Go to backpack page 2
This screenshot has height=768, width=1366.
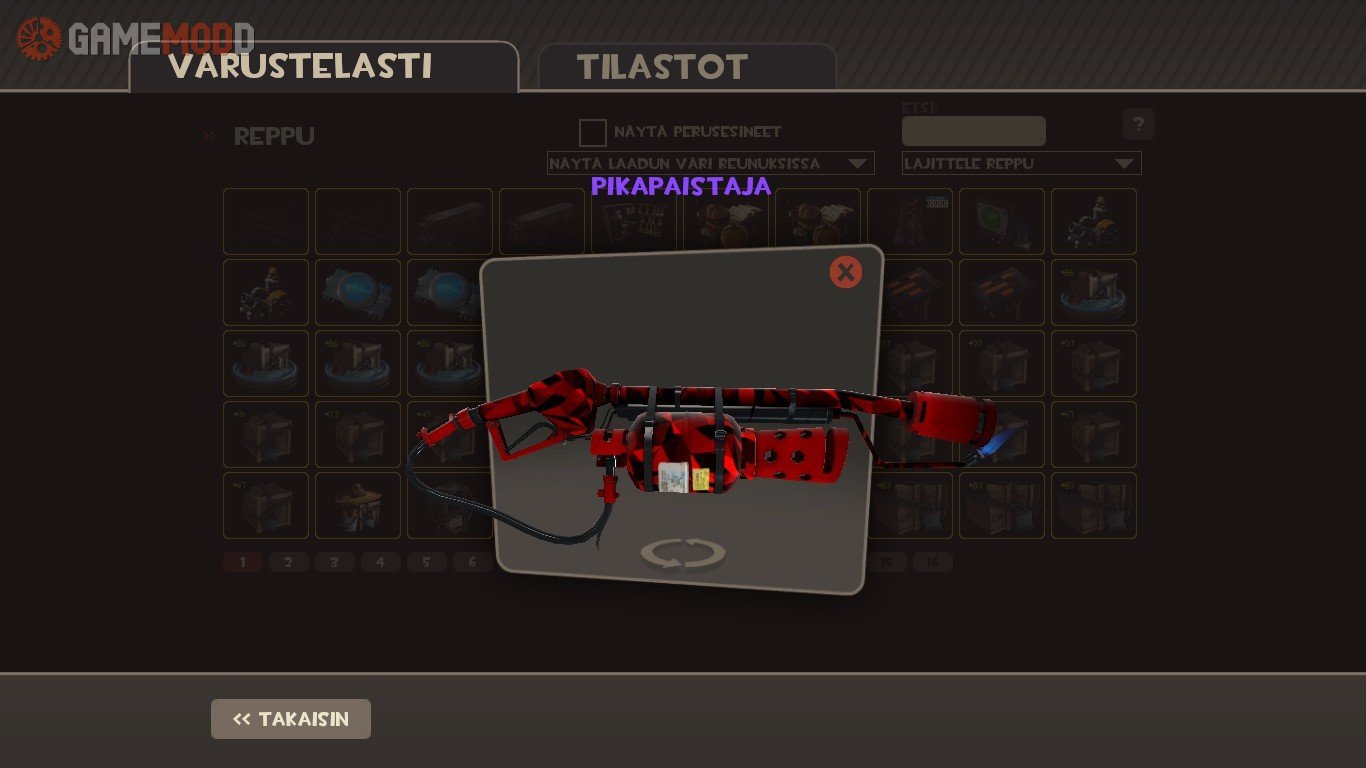coord(288,562)
